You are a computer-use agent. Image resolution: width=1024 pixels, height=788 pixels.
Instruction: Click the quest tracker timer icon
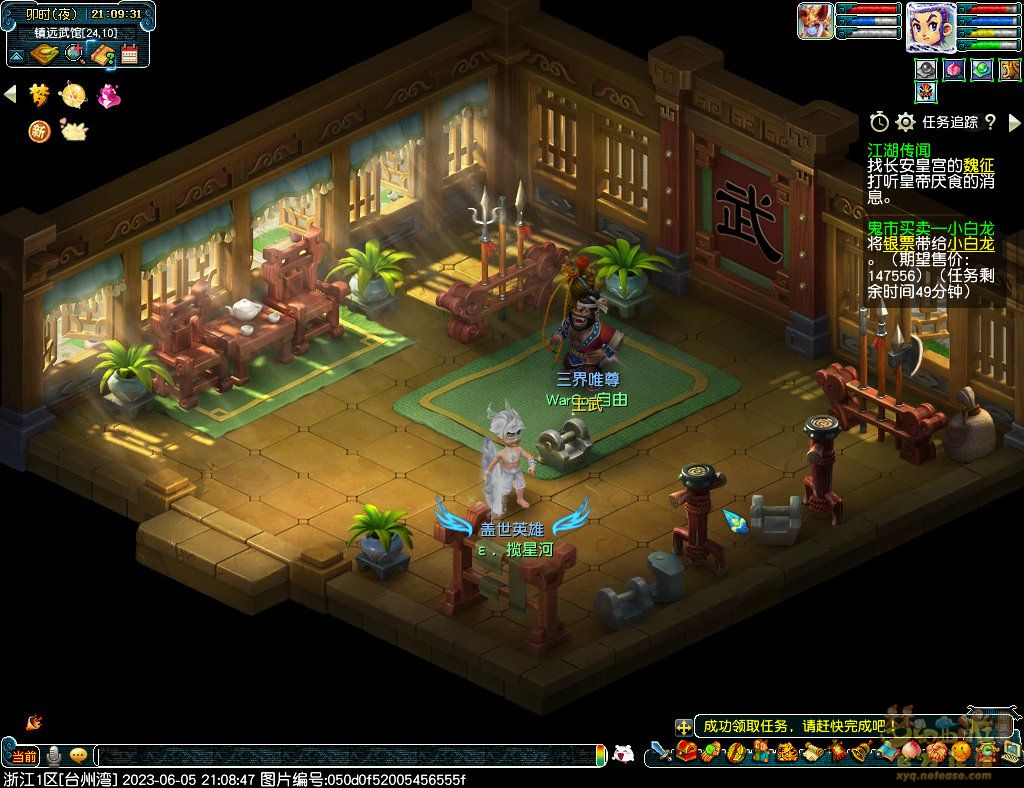(x=879, y=122)
